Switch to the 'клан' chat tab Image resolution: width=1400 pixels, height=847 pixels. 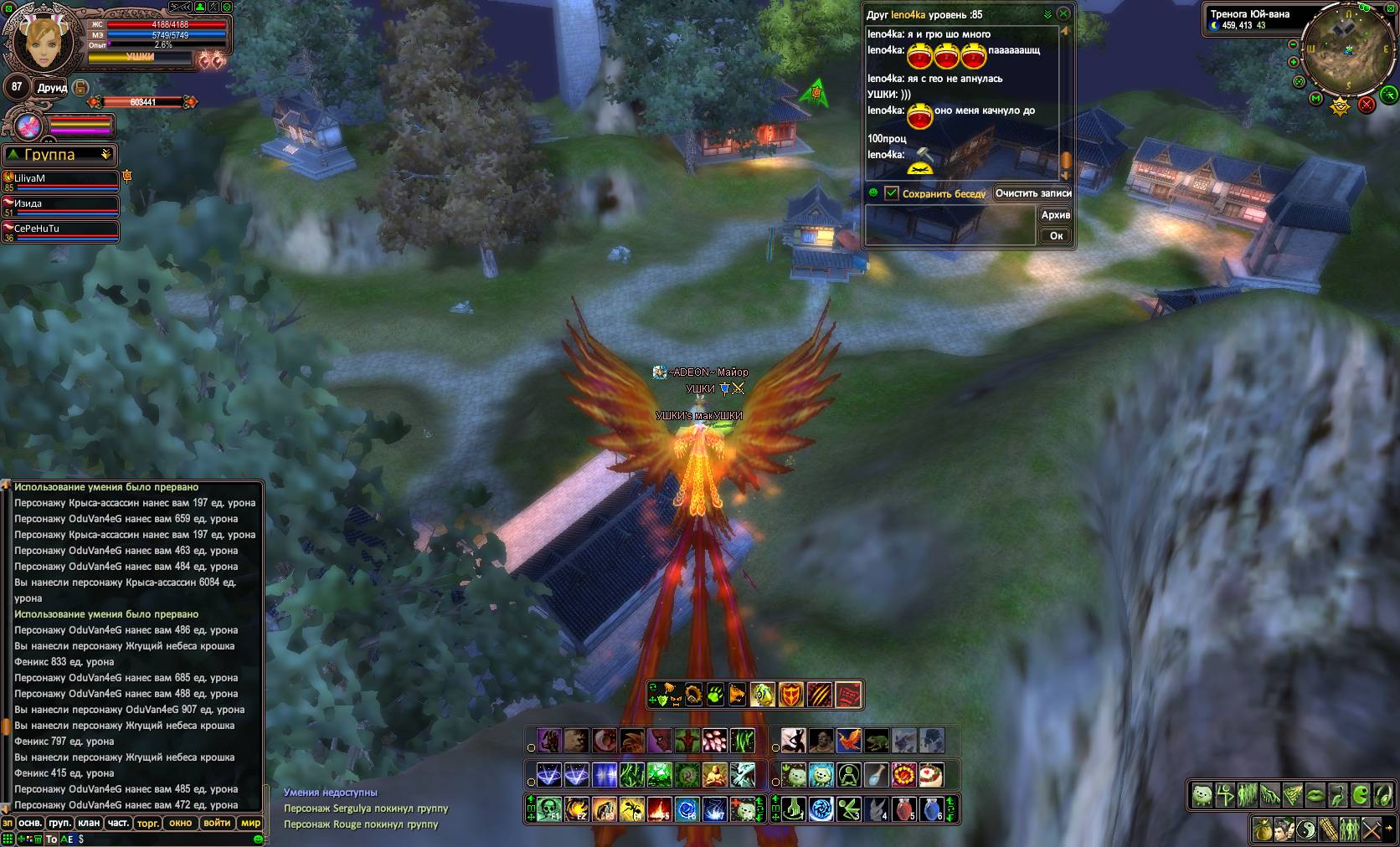click(x=89, y=823)
